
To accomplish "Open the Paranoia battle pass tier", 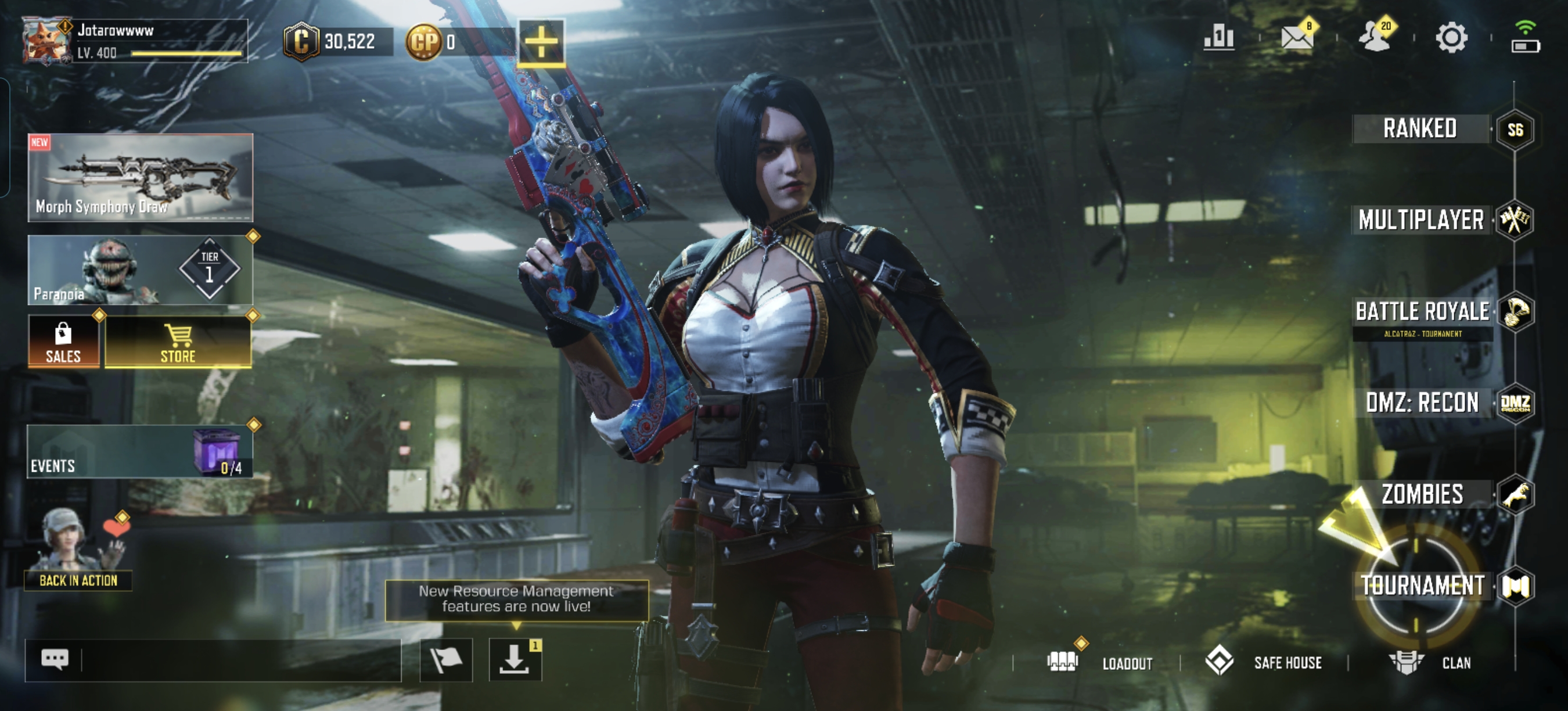I will pyautogui.click(x=140, y=270).
